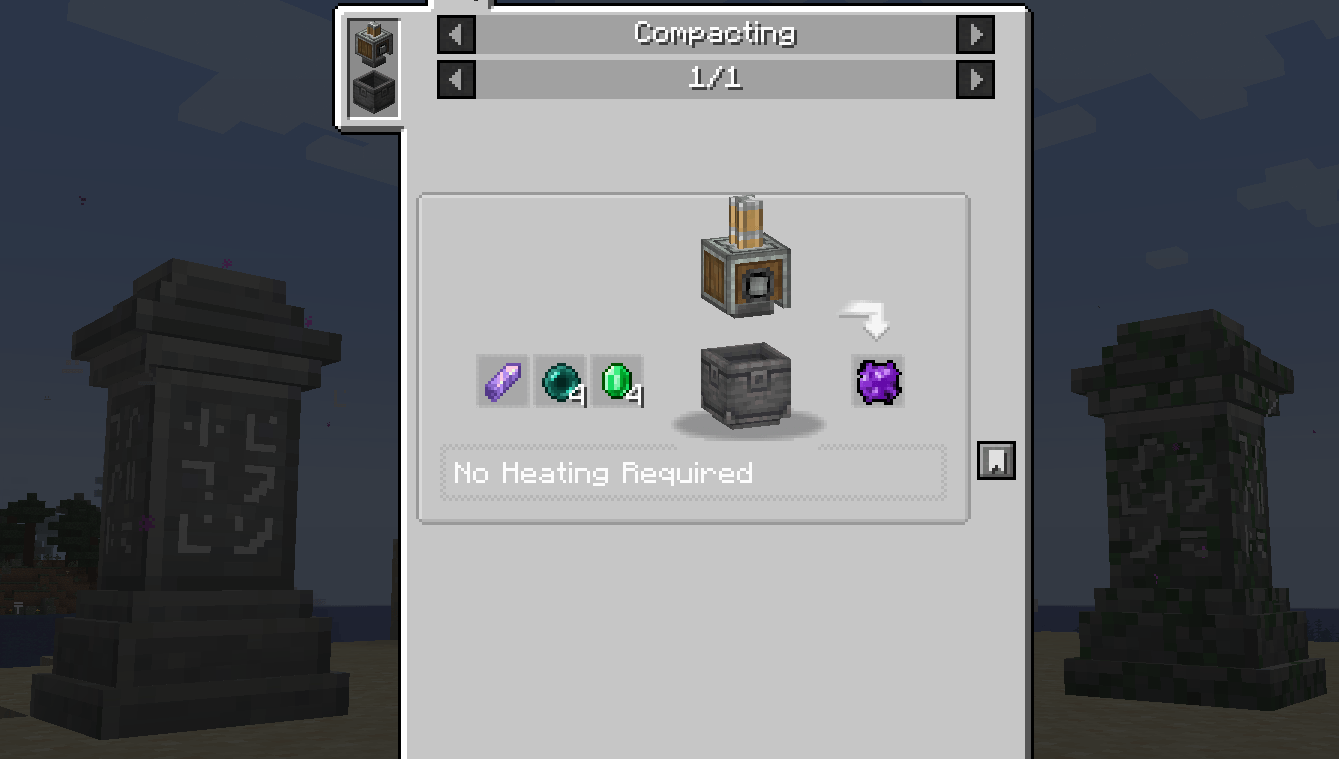Go to the next recipe category
Viewport: 1339px width, 759px height.
975,34
